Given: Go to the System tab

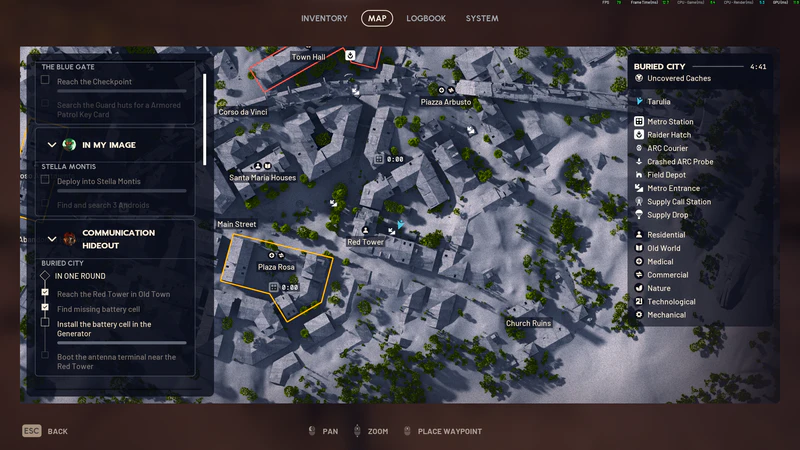Looking at the screenshot, I should coord(481,18).
